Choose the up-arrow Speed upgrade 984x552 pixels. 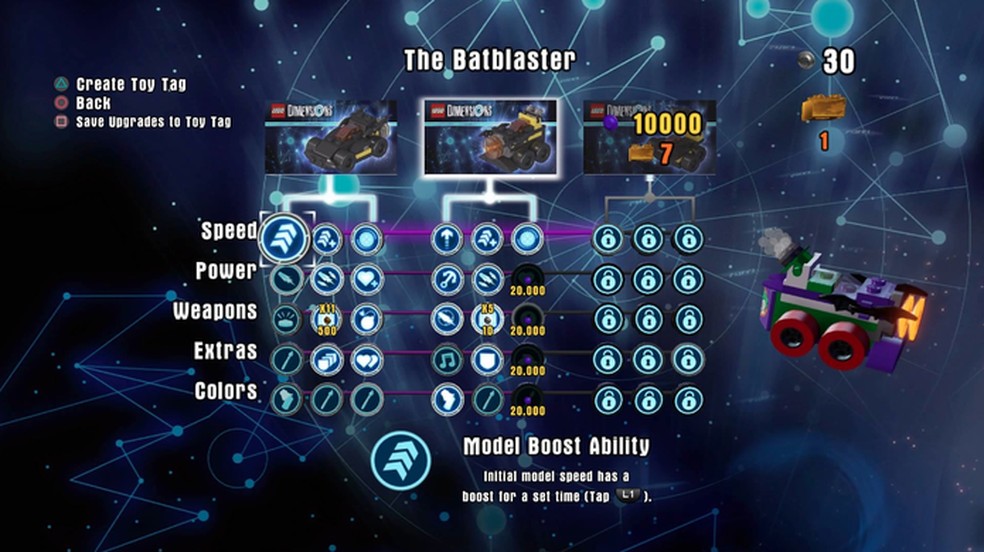pos(447,239)
